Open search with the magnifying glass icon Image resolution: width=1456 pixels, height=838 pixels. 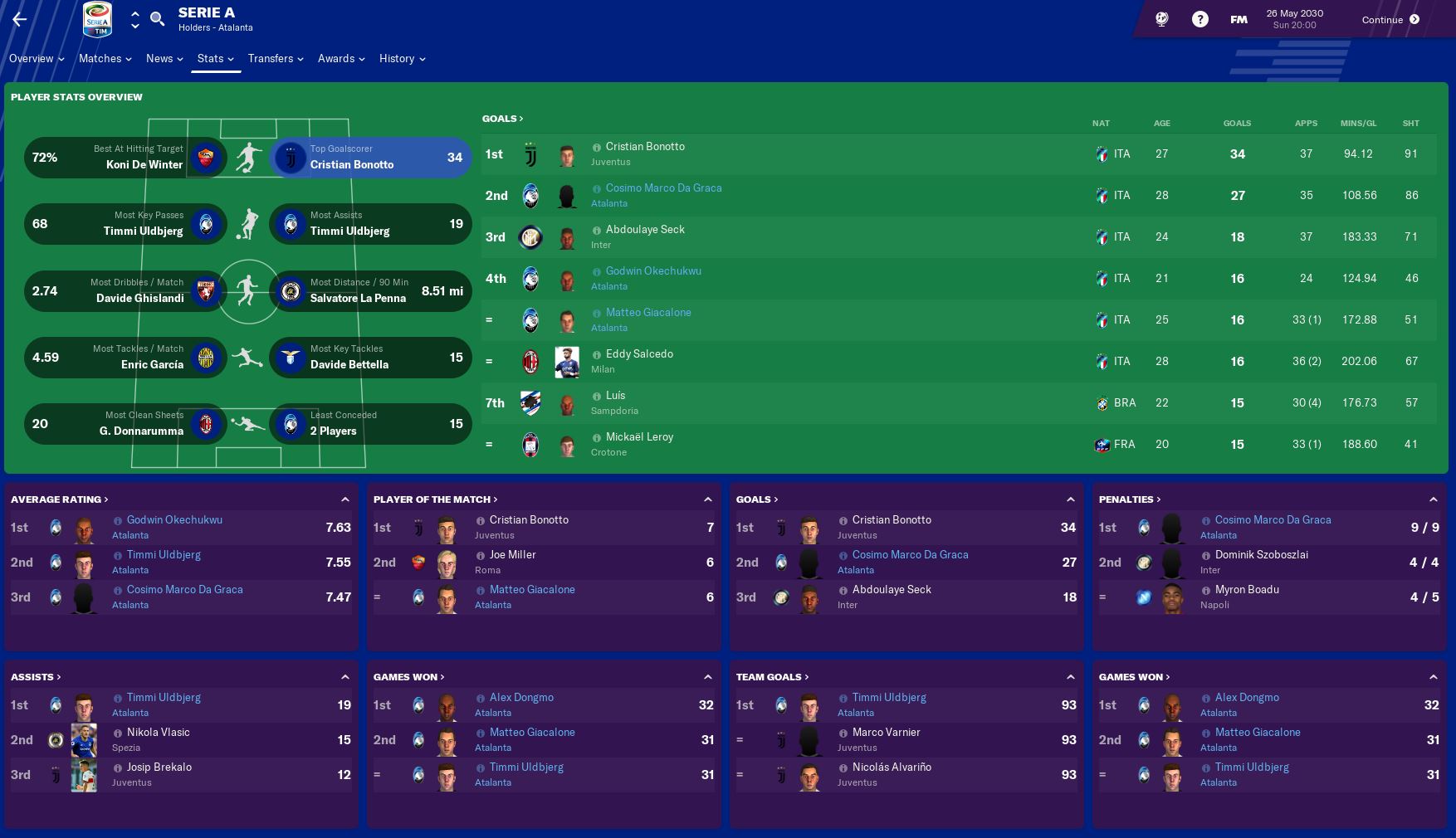pyautogui.click(x=157, y=17)
